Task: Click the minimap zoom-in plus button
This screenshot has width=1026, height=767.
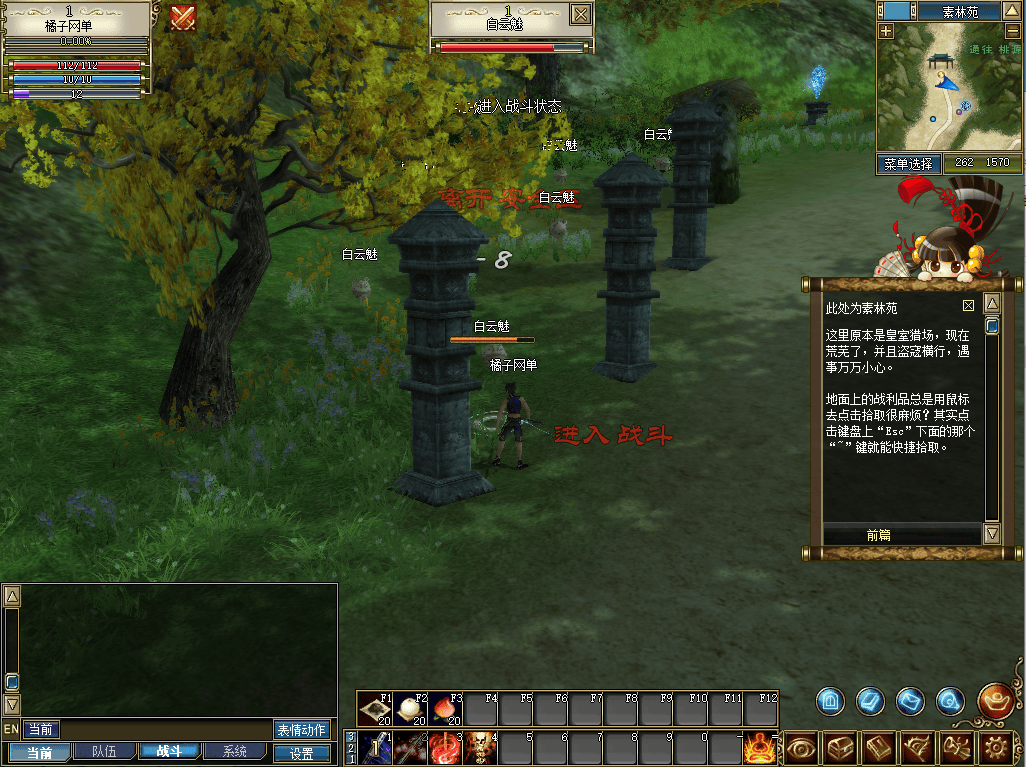Action: click(x=886, y=31)
